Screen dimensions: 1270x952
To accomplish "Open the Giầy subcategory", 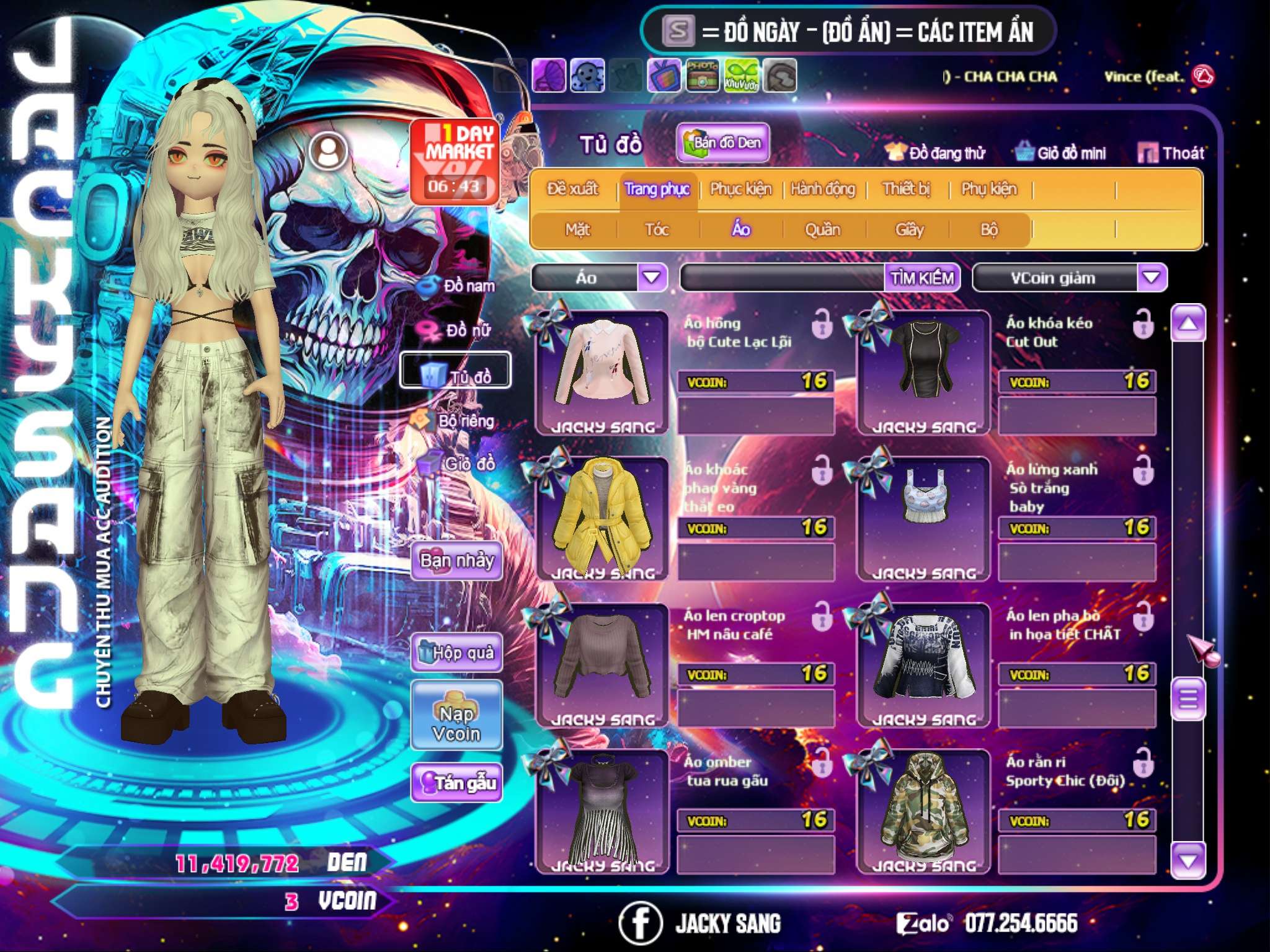I will tap(909, 230).
